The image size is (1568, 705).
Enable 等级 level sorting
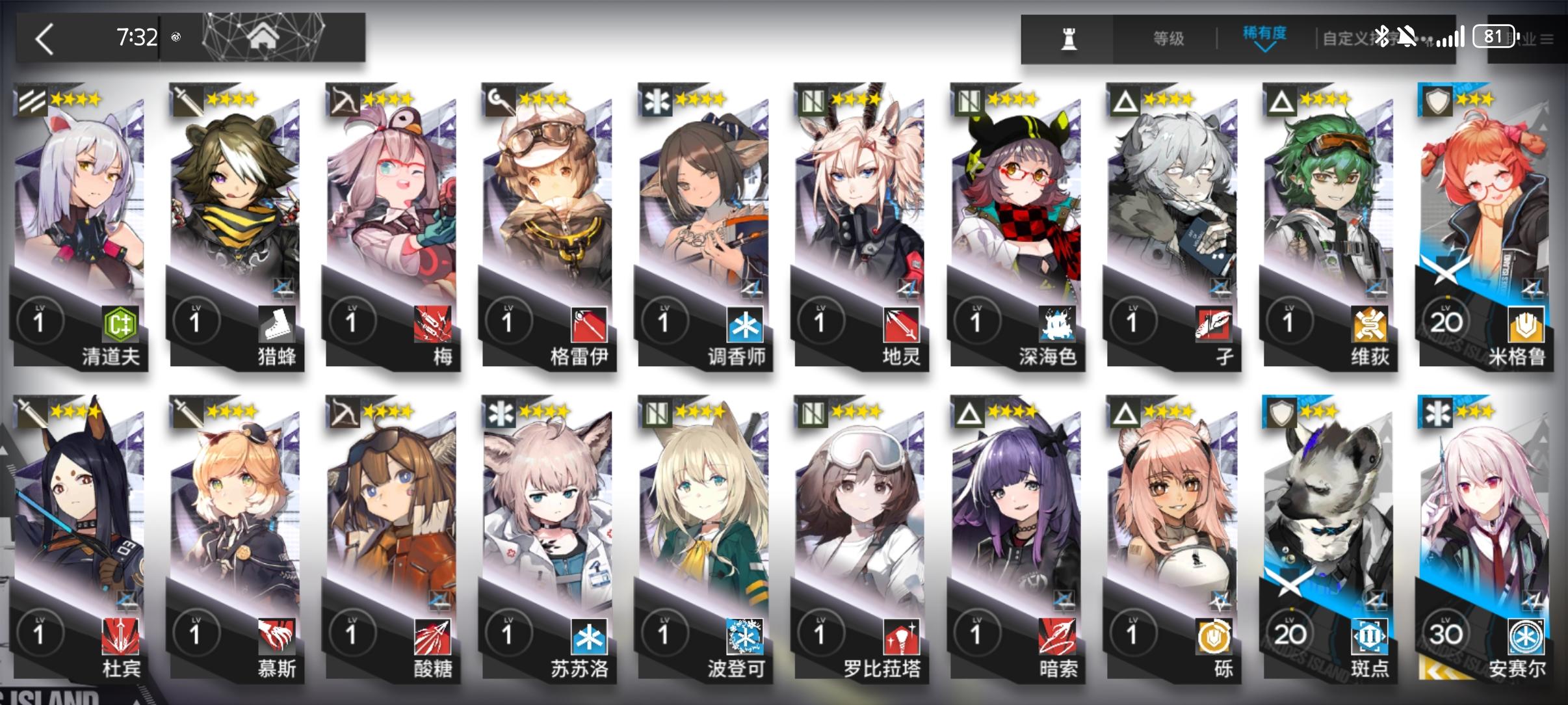(1170, 38)
